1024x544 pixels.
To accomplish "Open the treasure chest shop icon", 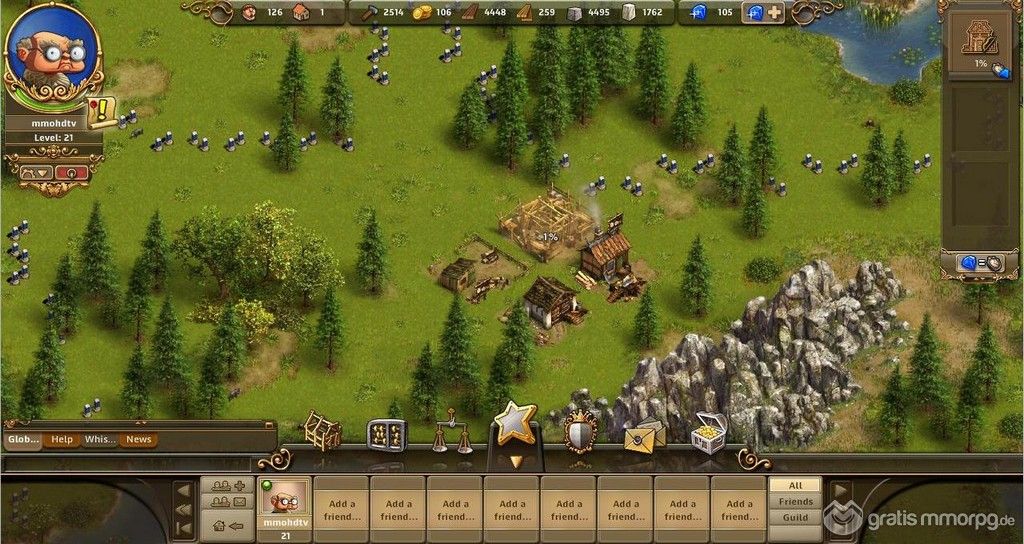I will tap(708, 435).
